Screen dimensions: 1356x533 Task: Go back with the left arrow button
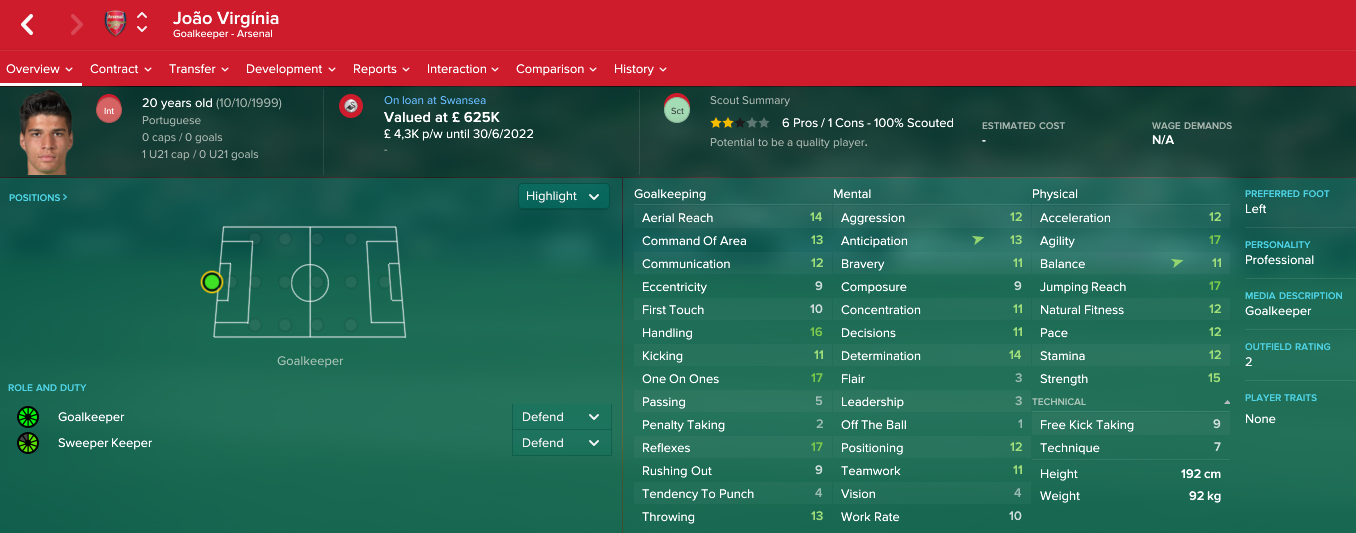click(x=28, y=25)
